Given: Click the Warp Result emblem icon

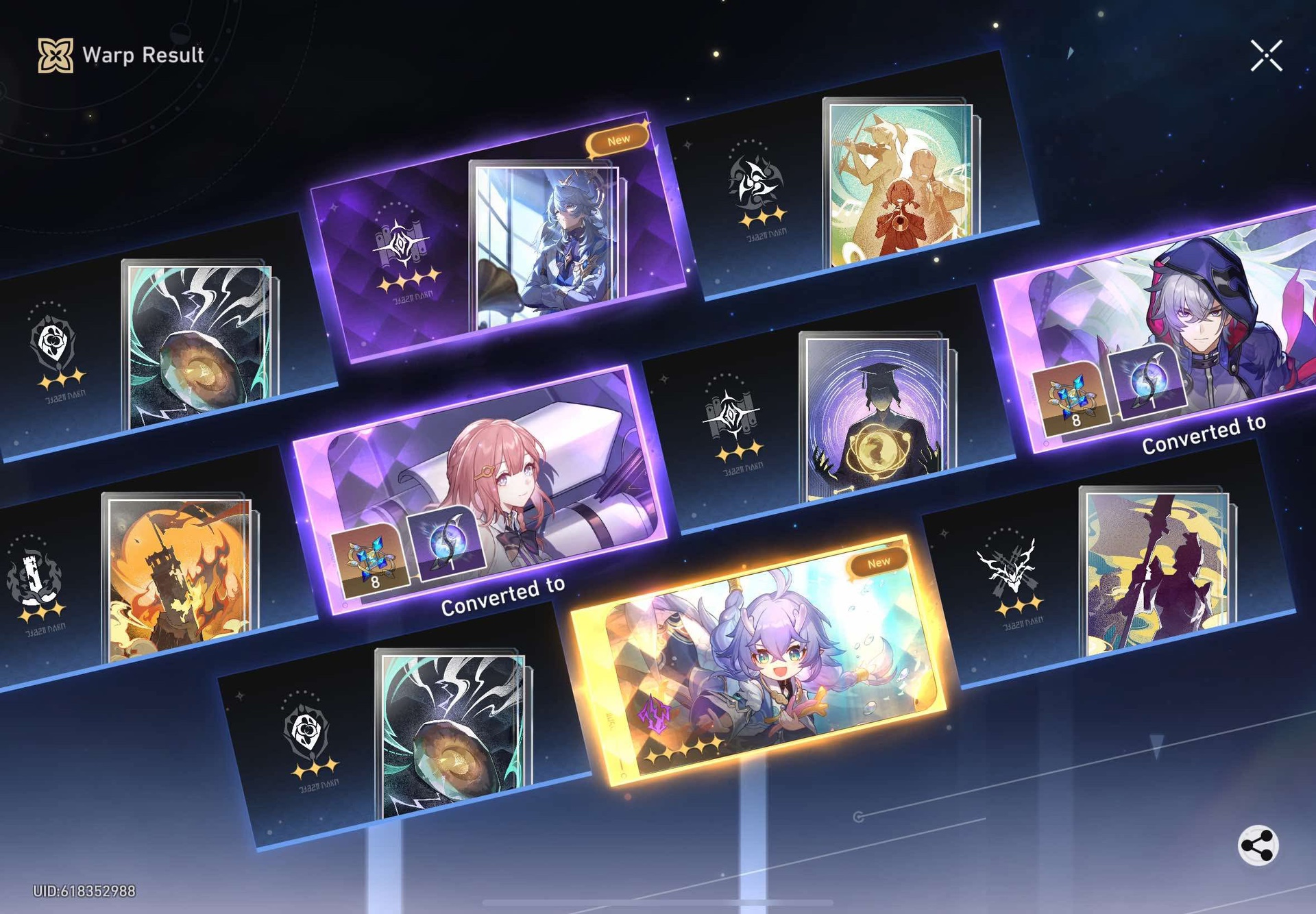Looking at the screenshot, I should click(x=55, y=54).
